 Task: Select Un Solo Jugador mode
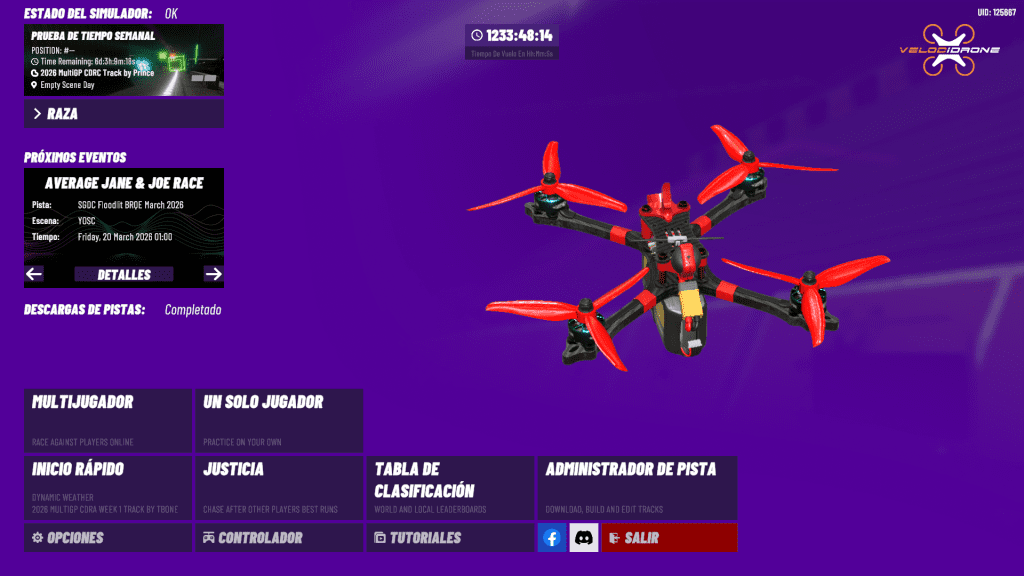pos(278,420)
